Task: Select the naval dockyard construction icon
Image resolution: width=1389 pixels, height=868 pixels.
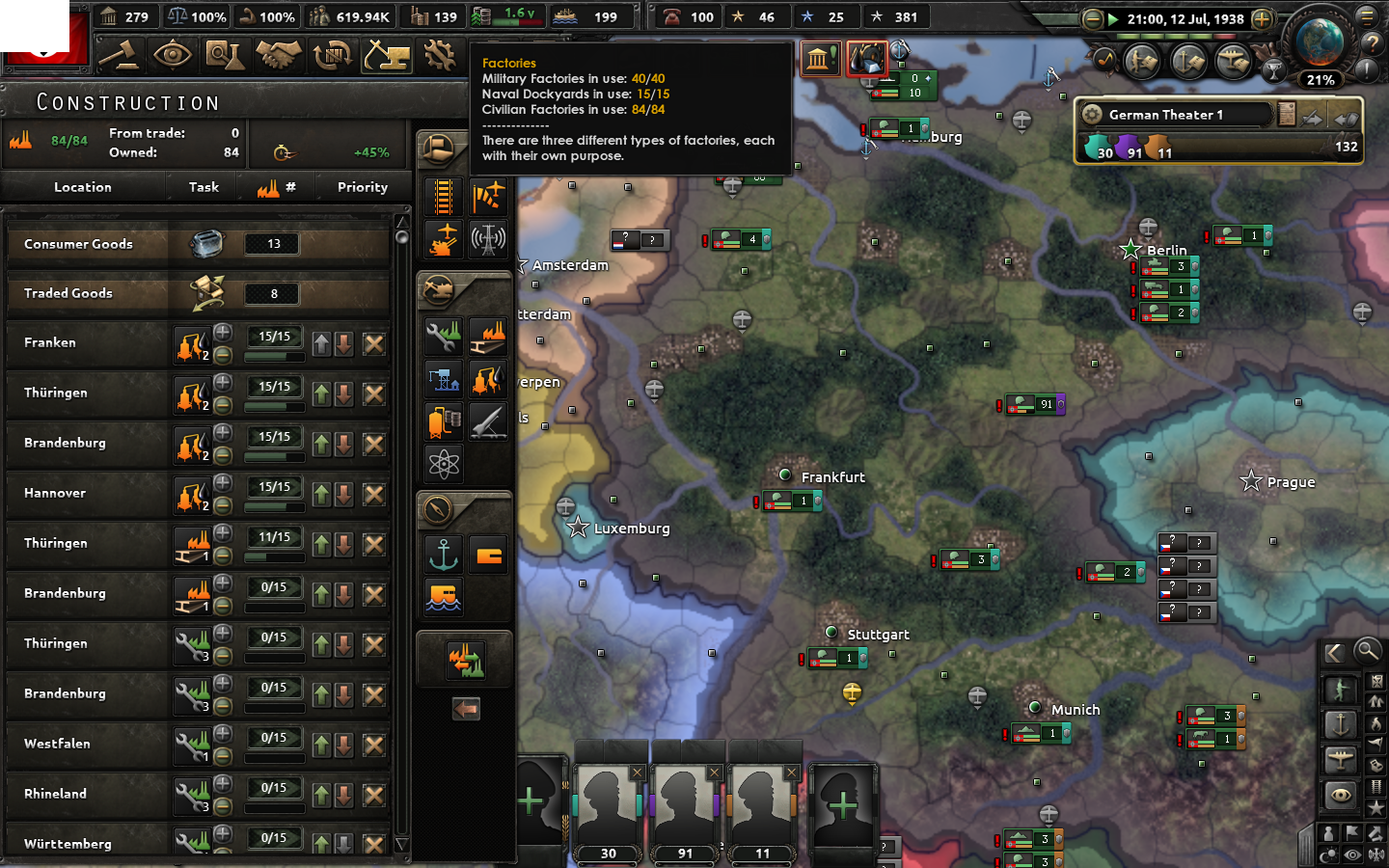Action: [443, 379]
